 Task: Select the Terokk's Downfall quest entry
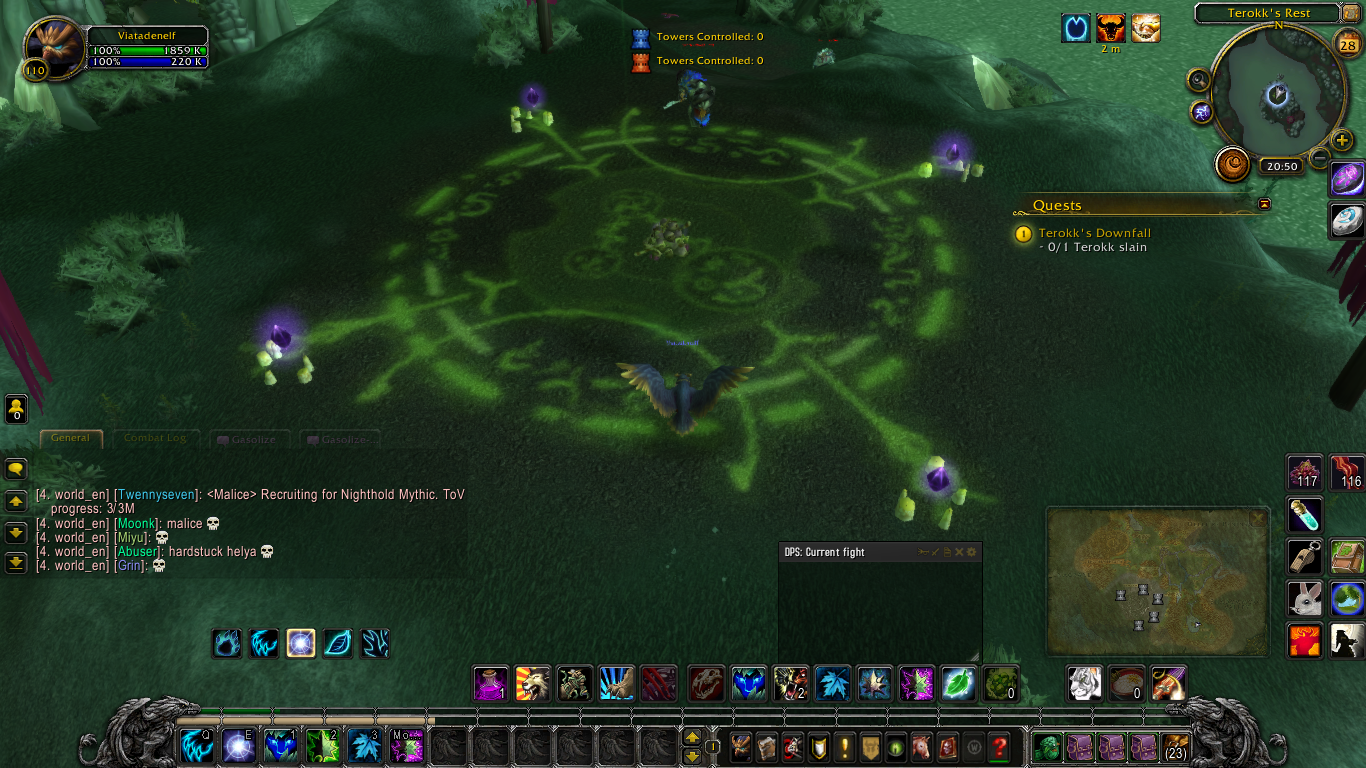click(x=1094, y=233)
